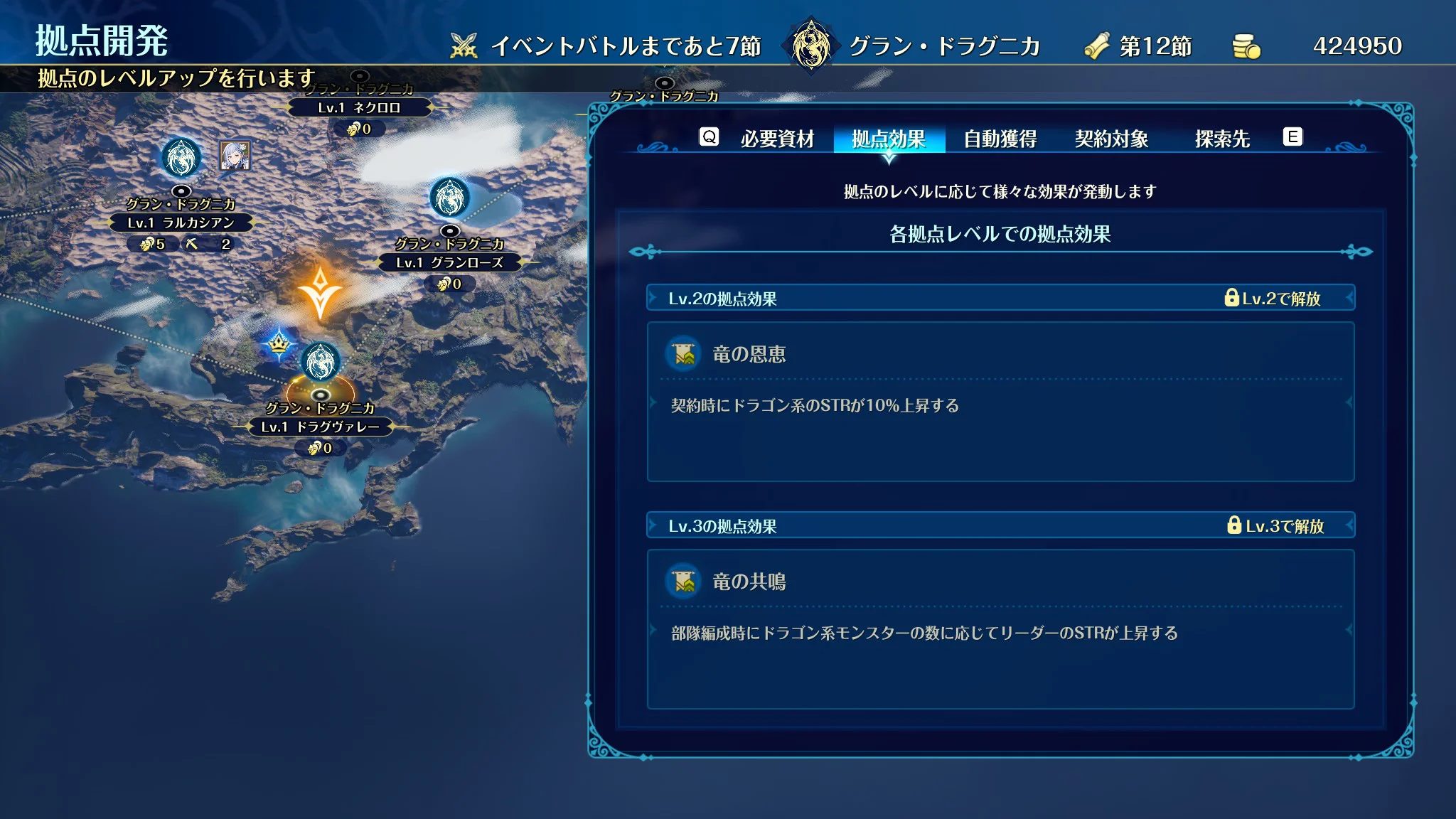Click the グランローズ base label
The image size is (1456, 819).
(x=451, y=263)
